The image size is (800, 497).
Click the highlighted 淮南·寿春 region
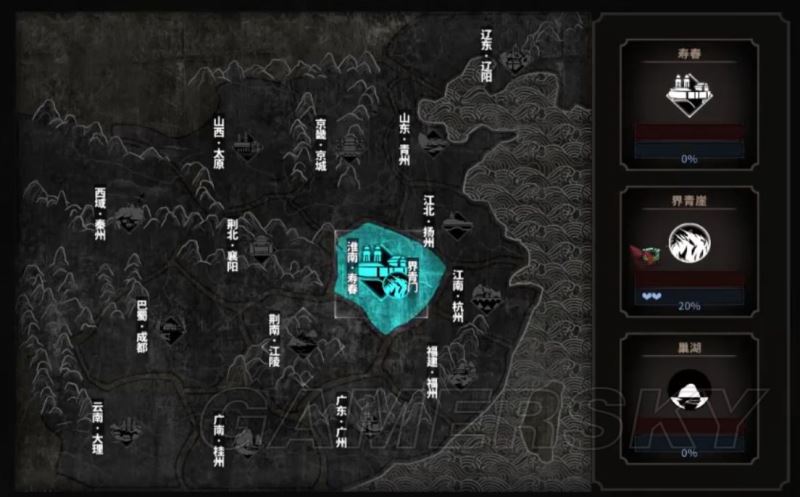pyautogui.click(x=386, y=274)
